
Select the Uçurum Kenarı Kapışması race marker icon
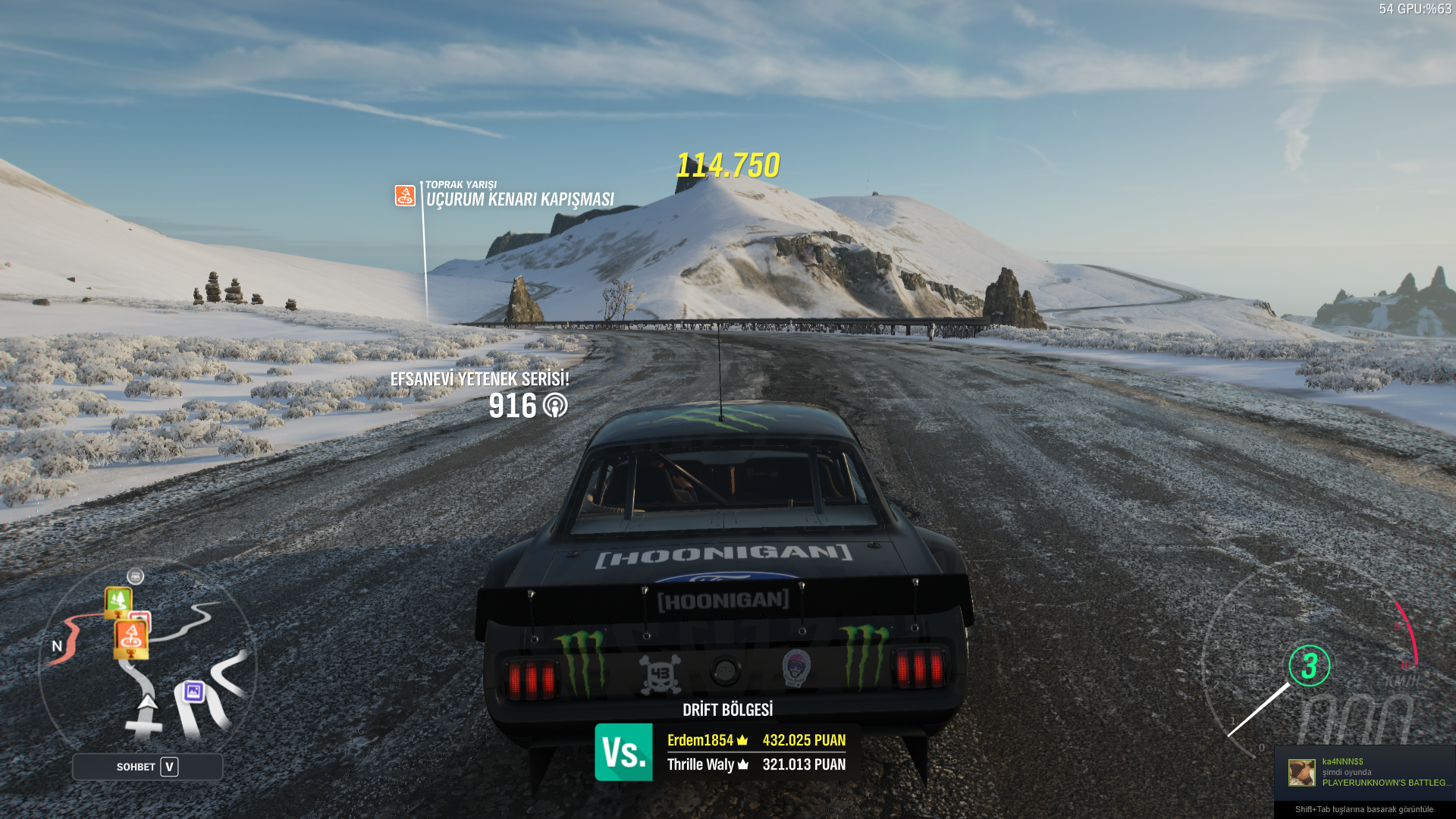click(x=405, y=195)
